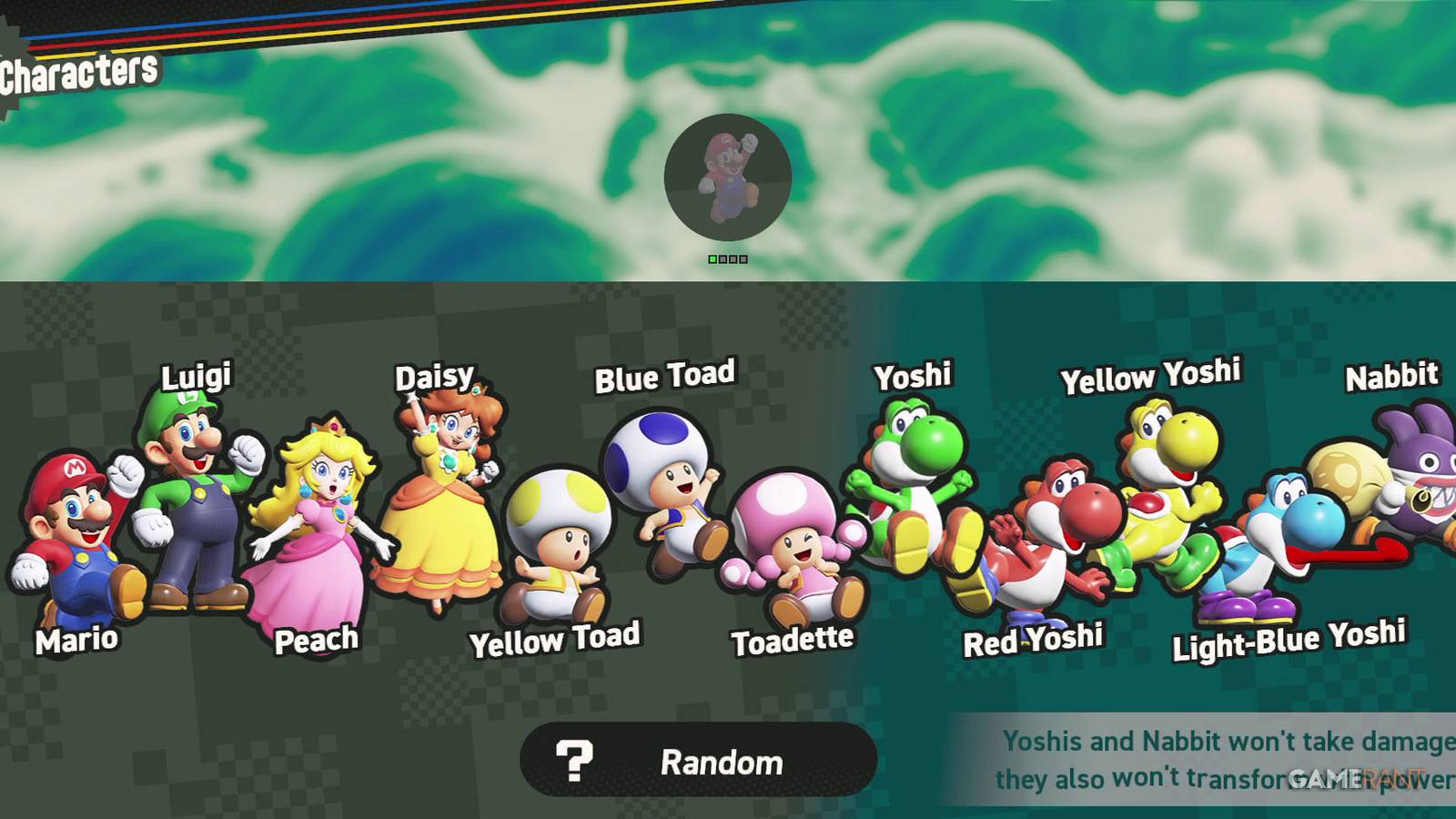Image resolution: width=1456 pixels, height=819 pixels.
Task: Click the fourth player slot dot
Action: click(743, 259)
